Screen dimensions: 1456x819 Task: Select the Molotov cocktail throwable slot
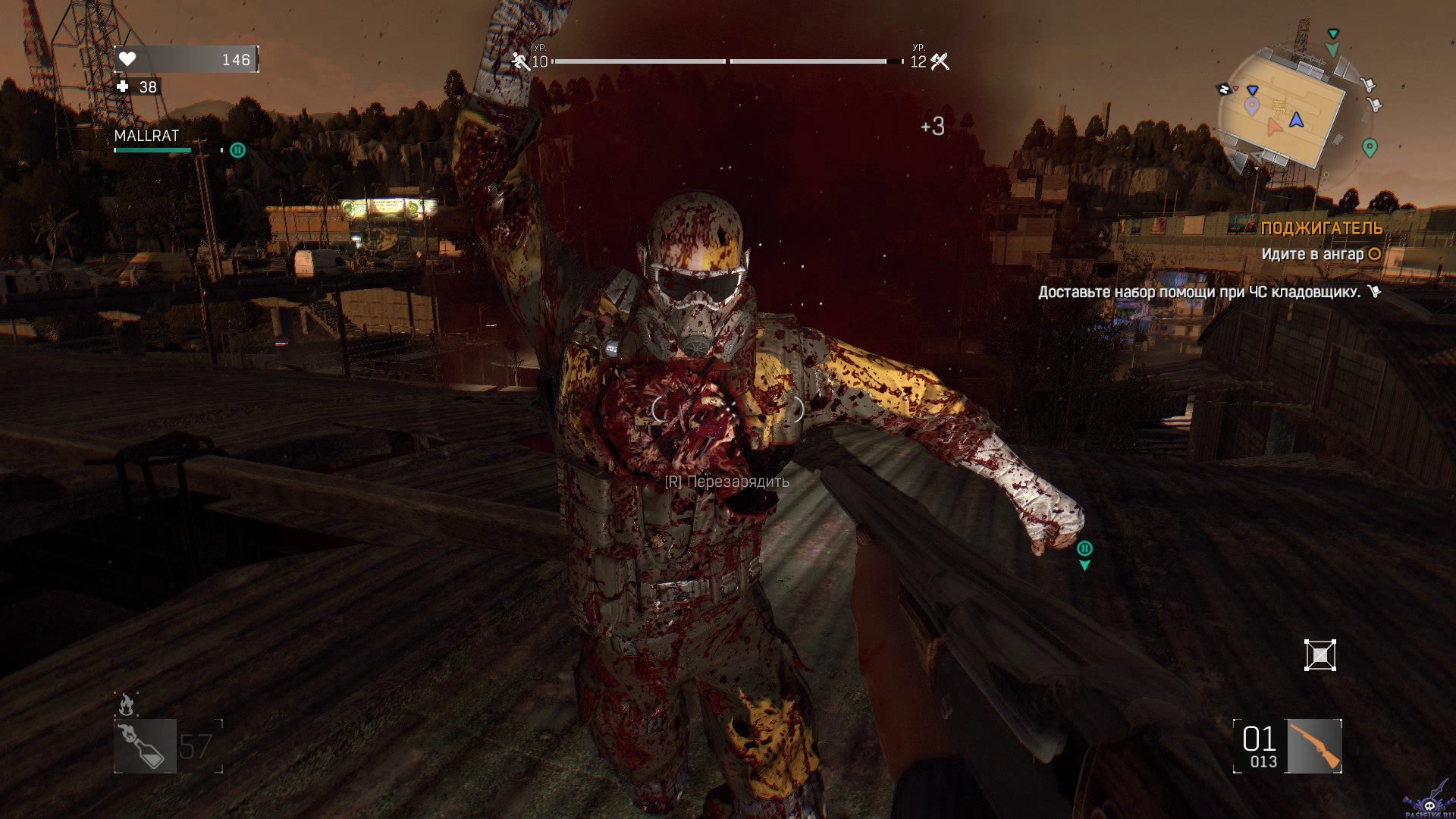(145, 746)
